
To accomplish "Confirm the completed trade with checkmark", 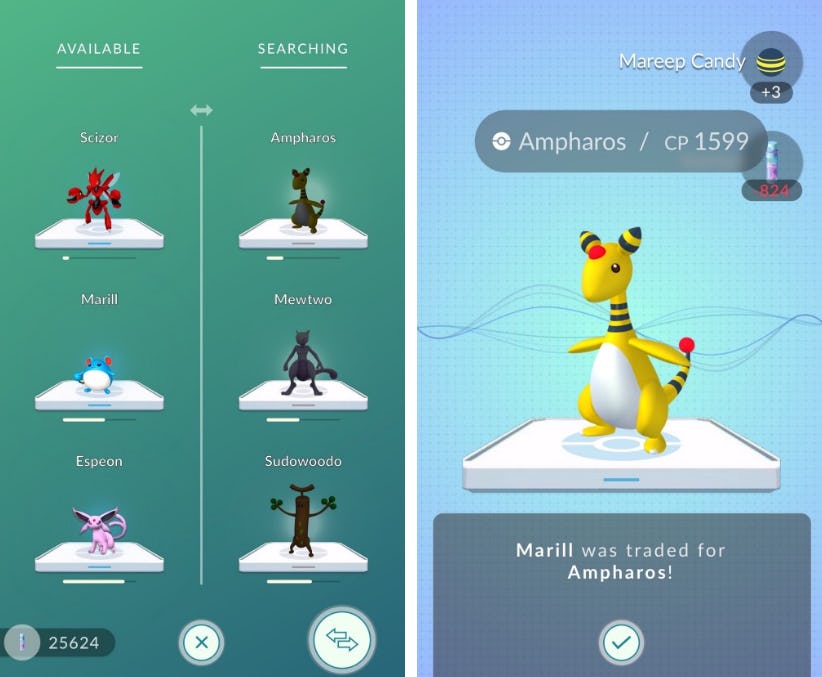I will coord(621,642).
